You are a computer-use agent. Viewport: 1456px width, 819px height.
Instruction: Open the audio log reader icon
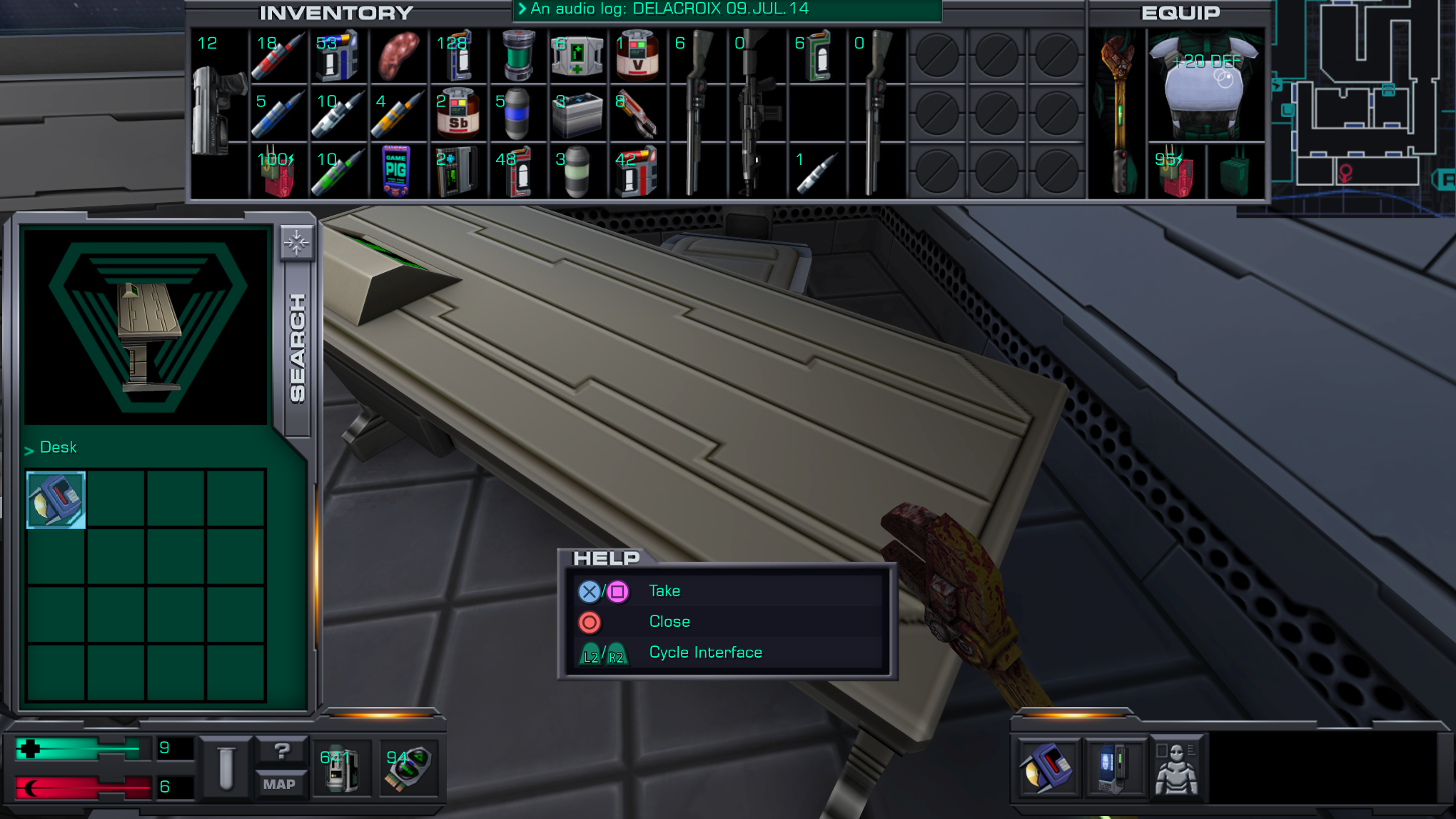pyautogui.click(x=1047, y=768)
